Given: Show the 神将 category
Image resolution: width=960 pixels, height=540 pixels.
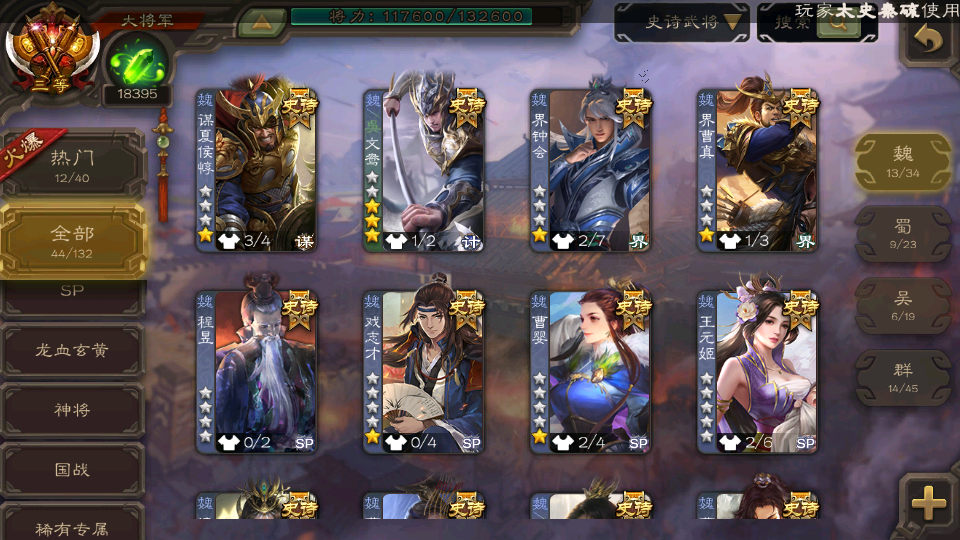Looking at the screenshot, I should coord(73,410).
